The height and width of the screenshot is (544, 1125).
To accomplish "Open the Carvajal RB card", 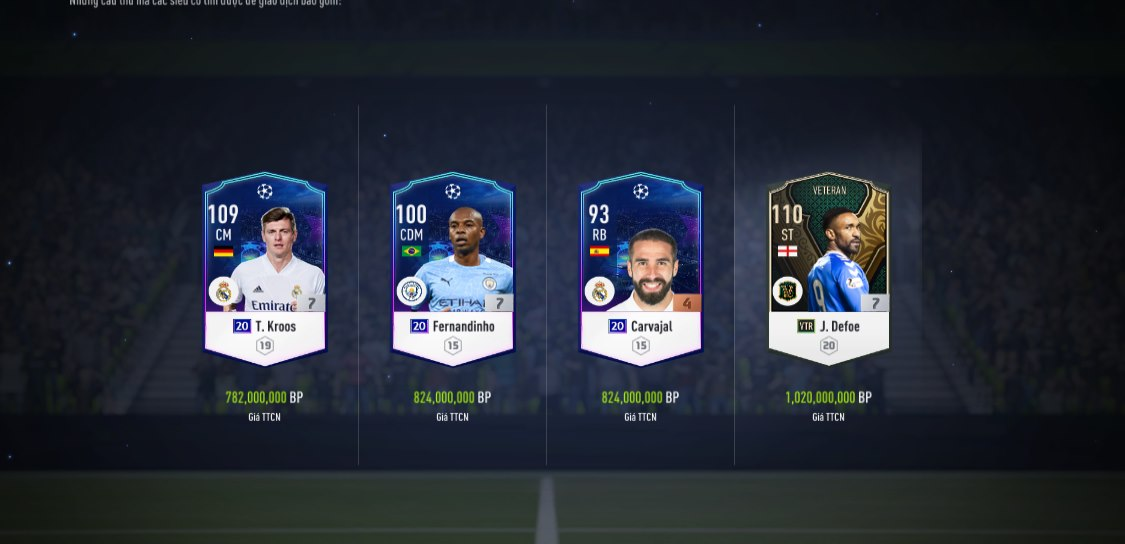I will click(x=641, y=268).
